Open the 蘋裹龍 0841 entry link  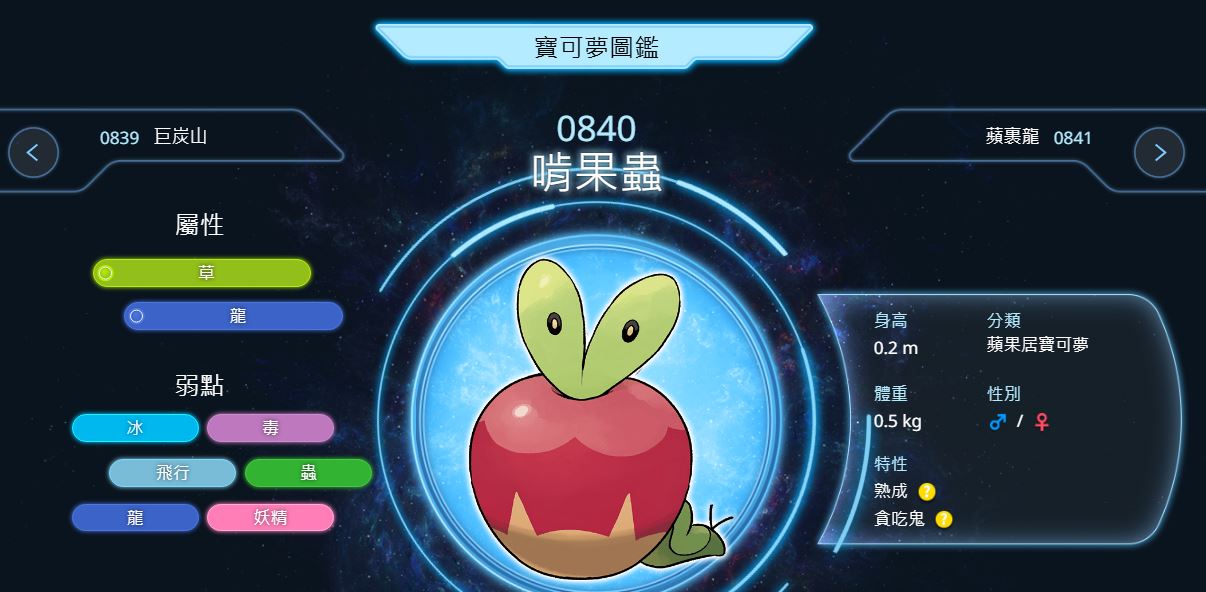[x=1038, y=137]
